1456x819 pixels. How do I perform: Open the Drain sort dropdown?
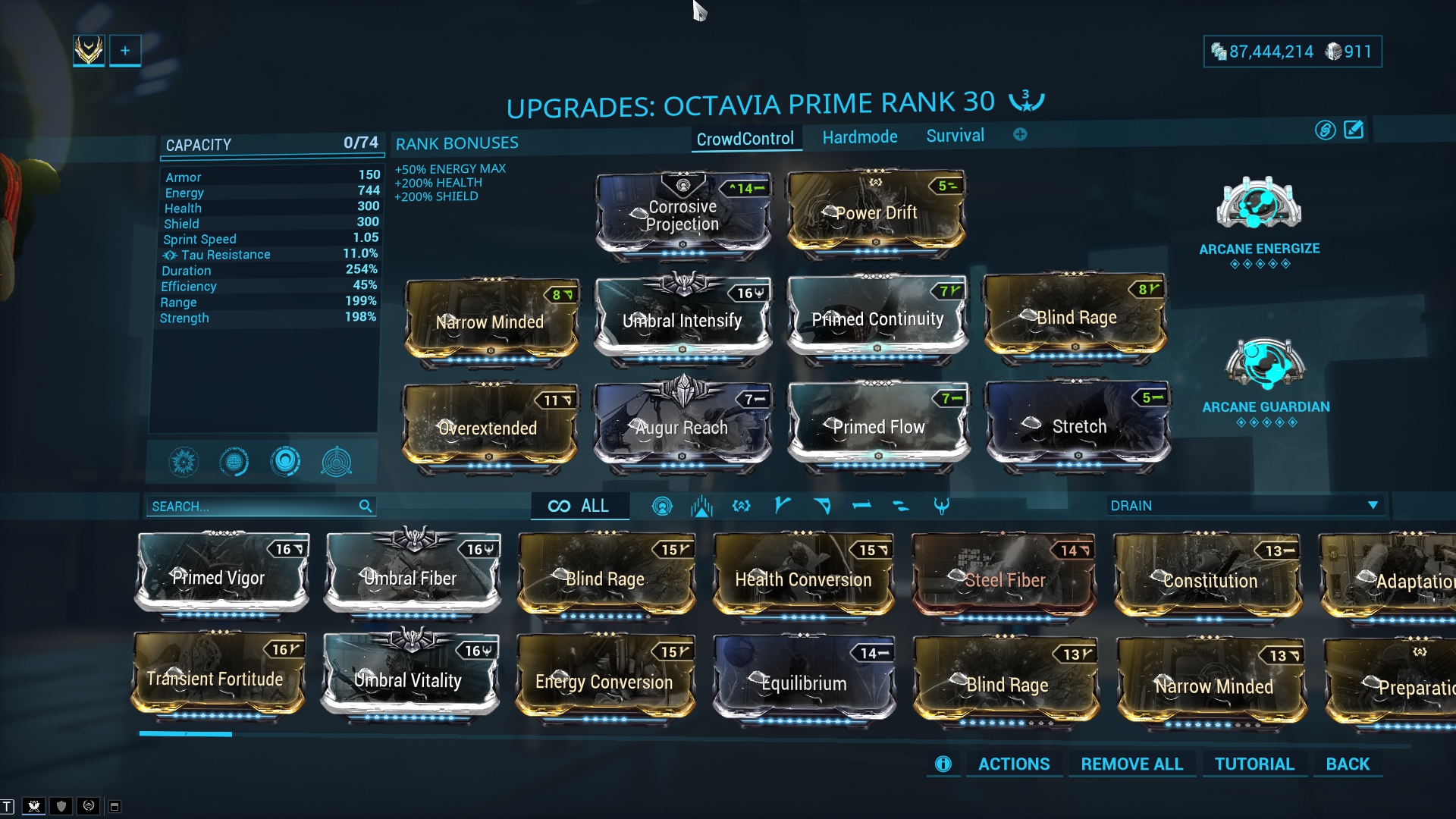tap(1244, 506)
